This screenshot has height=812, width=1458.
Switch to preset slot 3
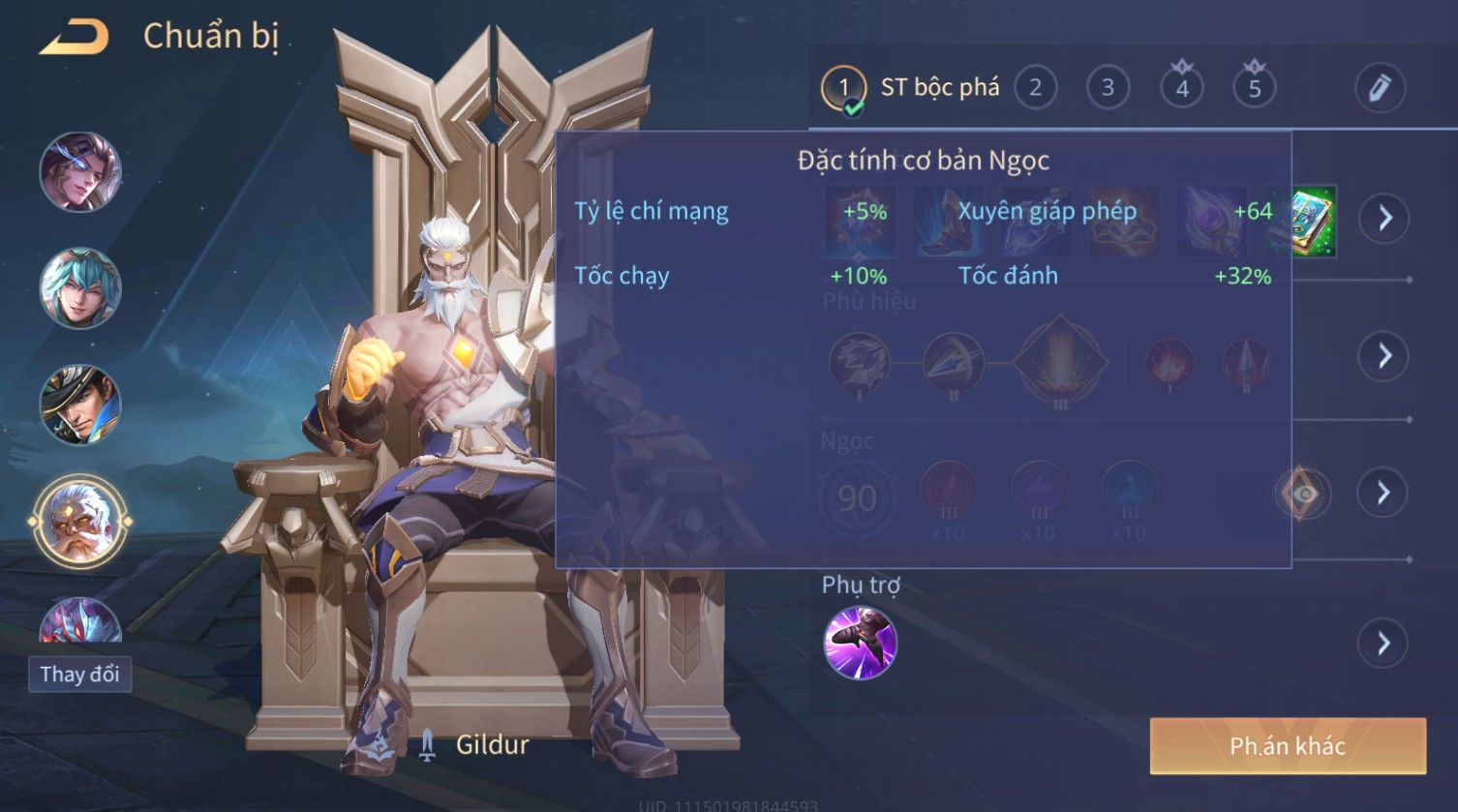[x=1108, y=88]
